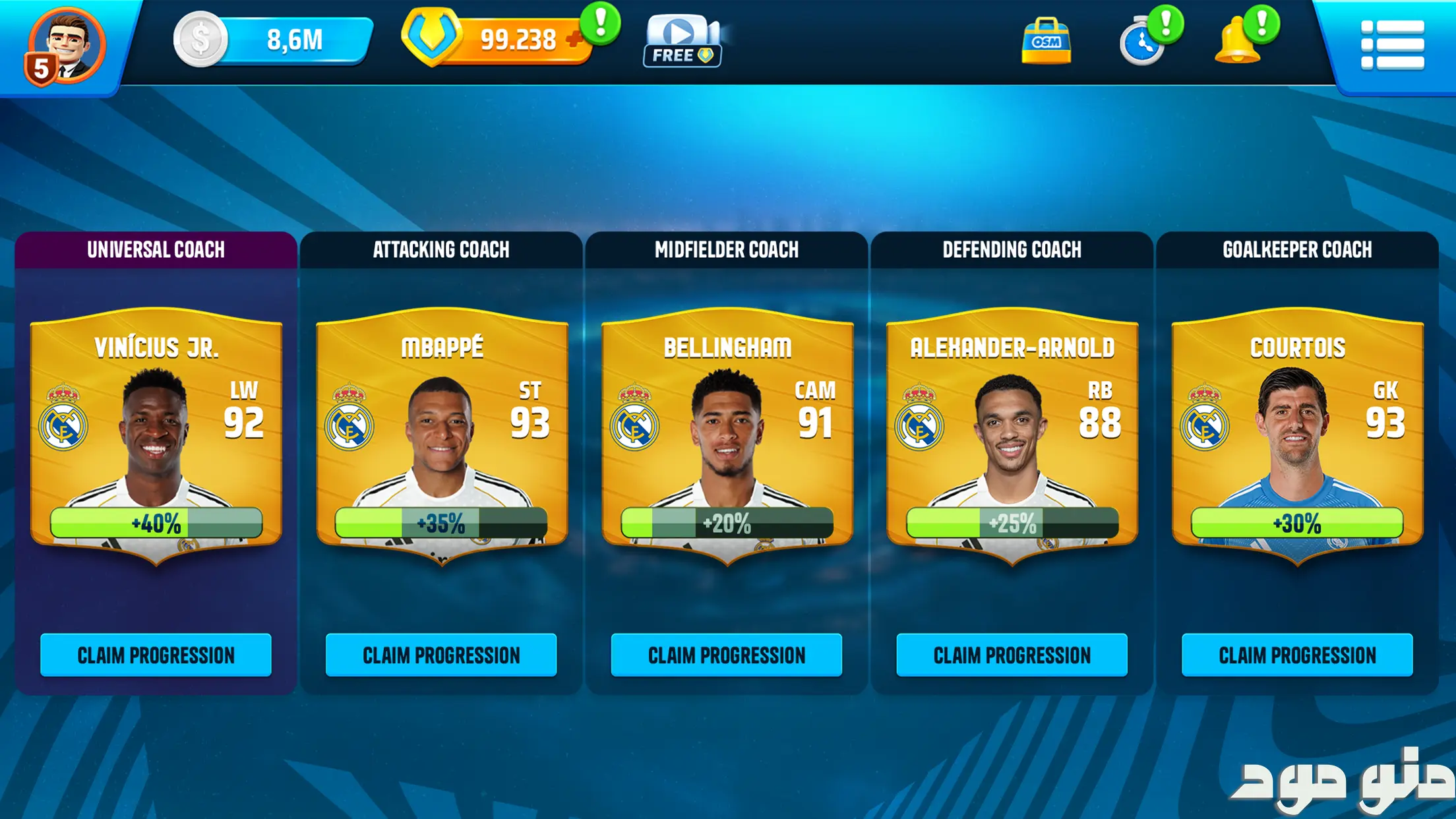Claim progression for Defending Coach
Viewport: 1456px width, 819px height.
click(x=1012, y=655)
